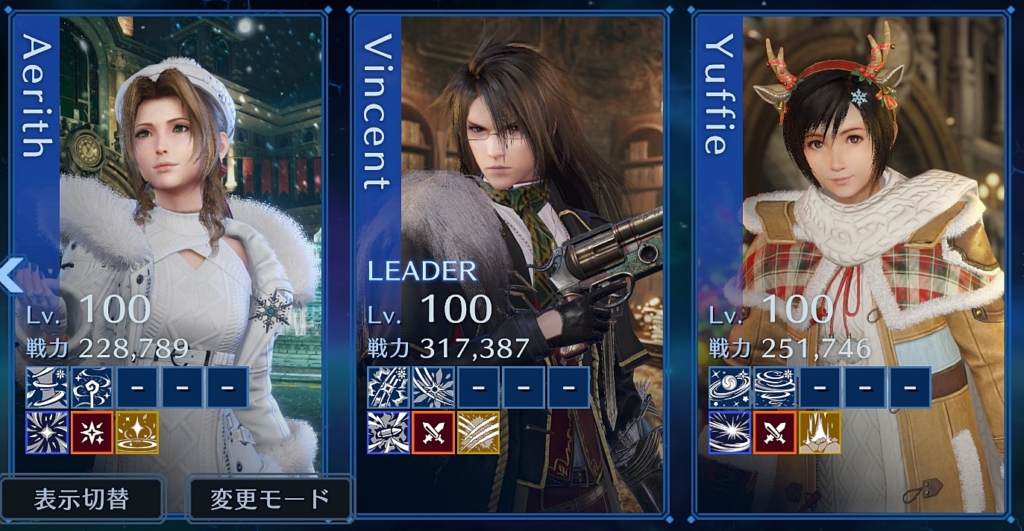The height and width of the screenshot is (531, 1024).
Task: Select Aerith's red starburst skill icon
Action: pyautogui.click(x=92, y=432)
